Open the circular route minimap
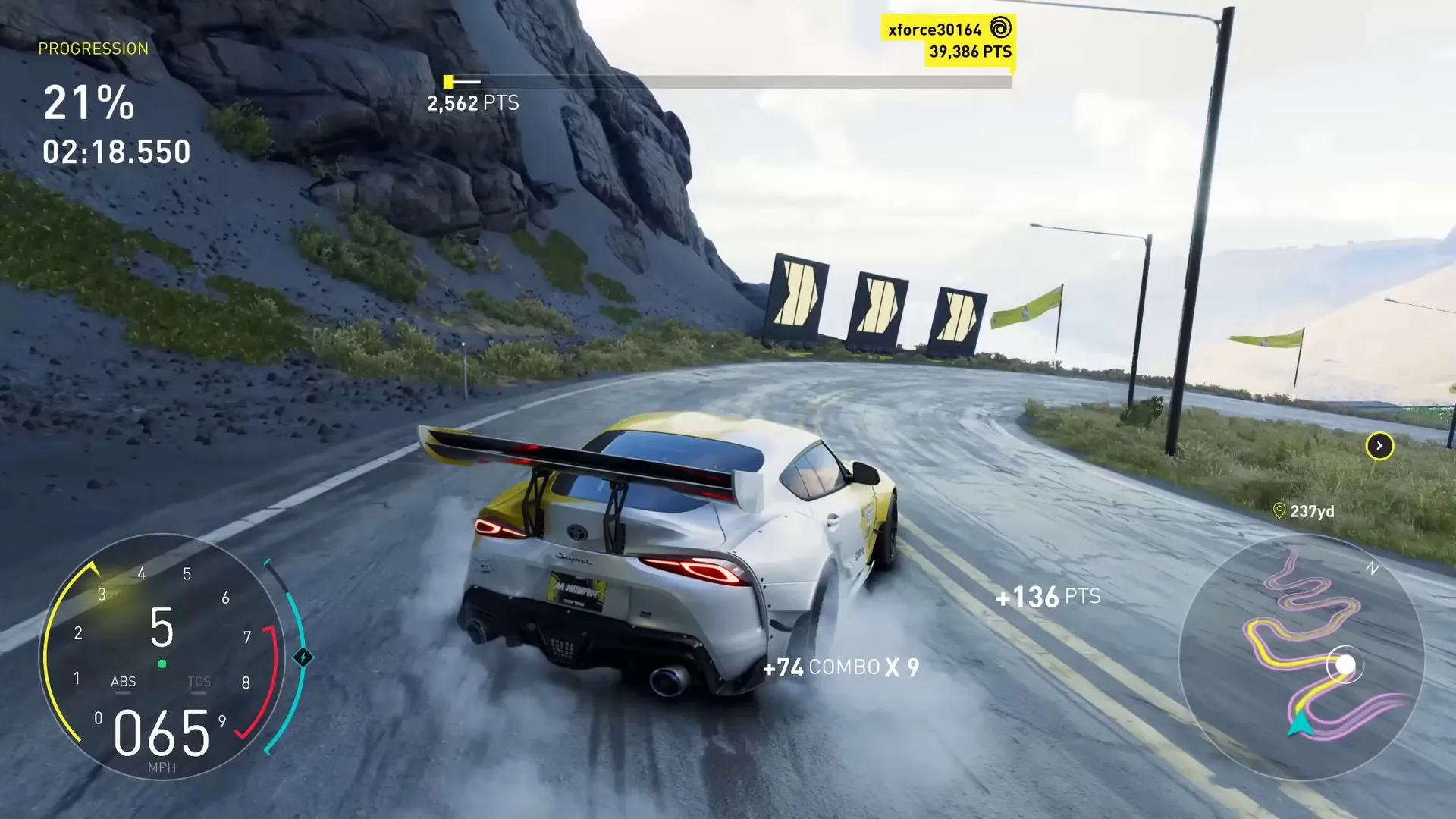 coord(1301,657)
